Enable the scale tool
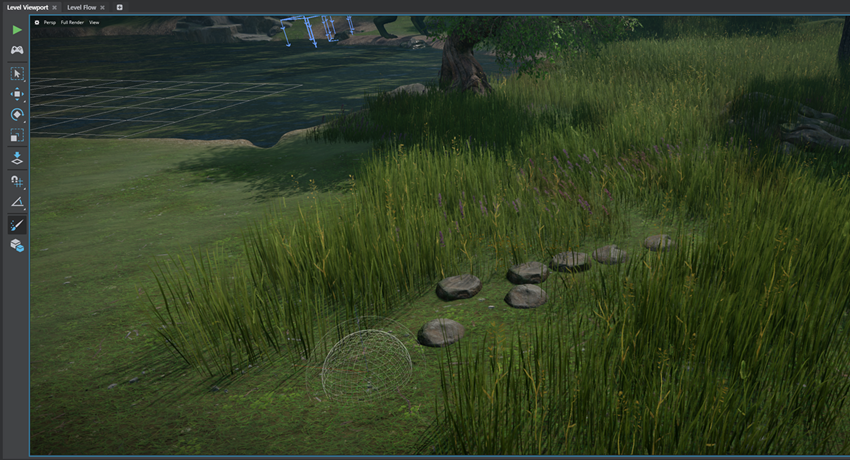The width and height of the screenshot is (850, 460). [17, 134]
